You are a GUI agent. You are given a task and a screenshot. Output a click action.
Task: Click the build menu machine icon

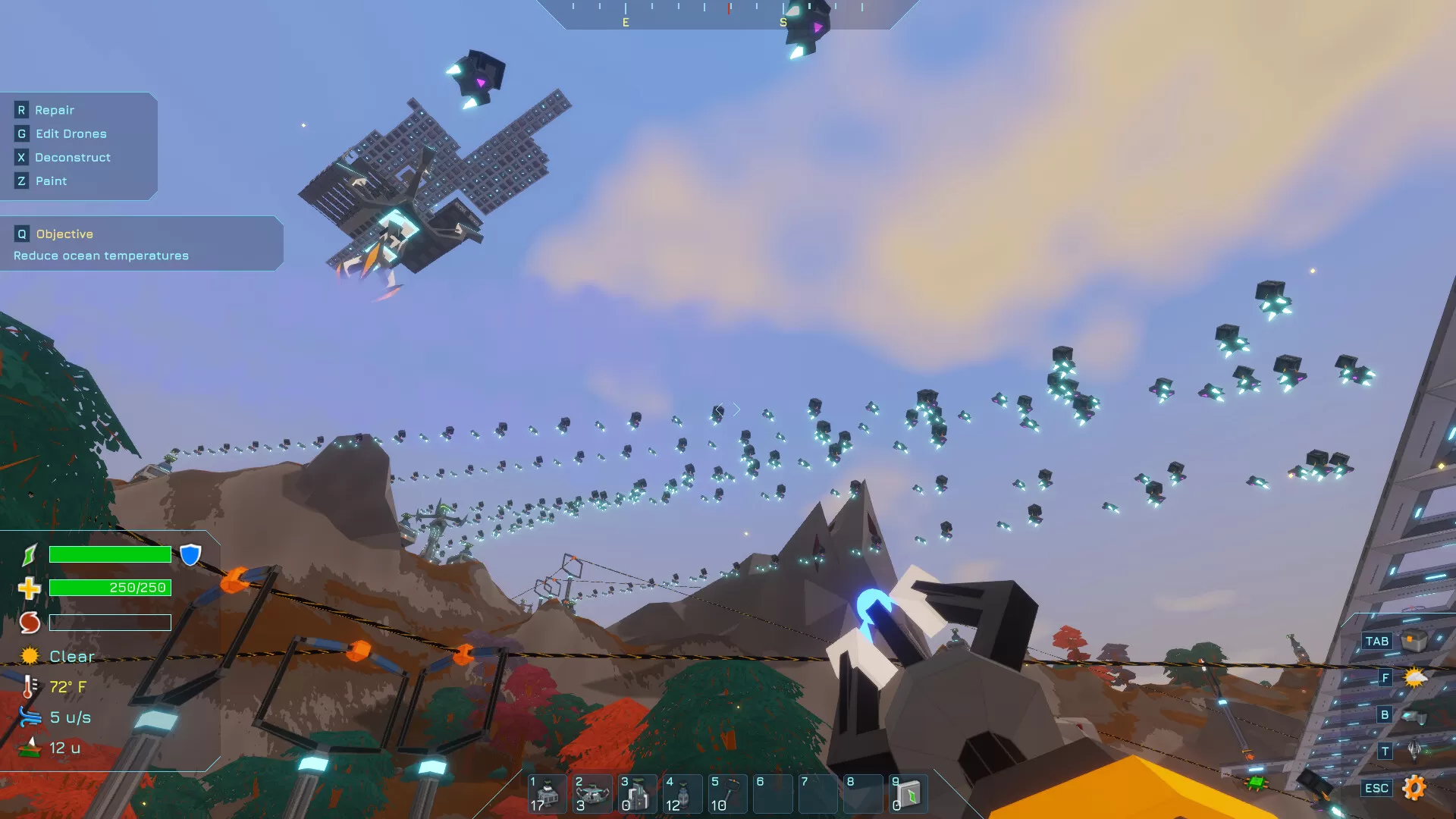click(x=1413, y=714)
